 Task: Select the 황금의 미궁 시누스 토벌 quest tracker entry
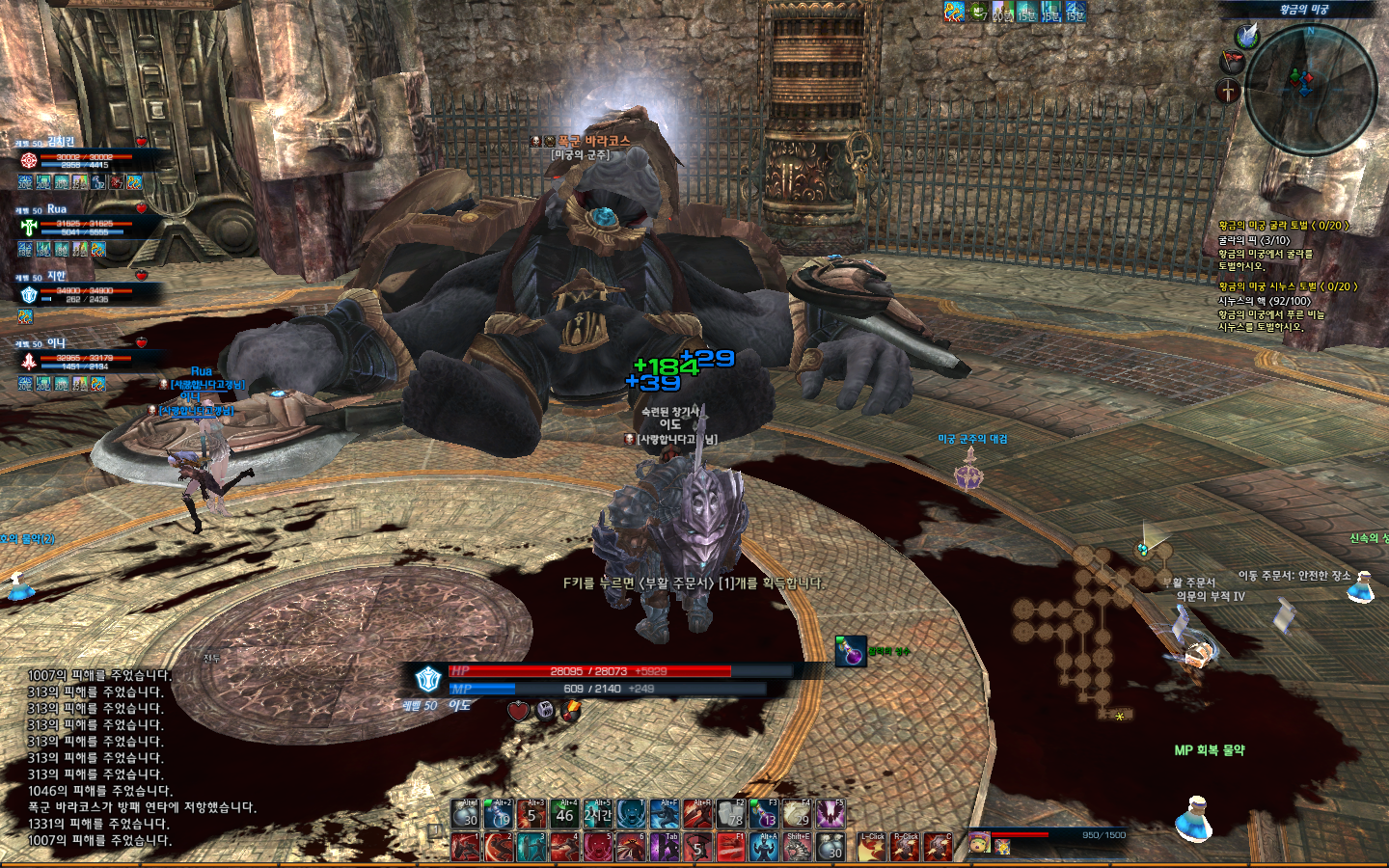1287,286
